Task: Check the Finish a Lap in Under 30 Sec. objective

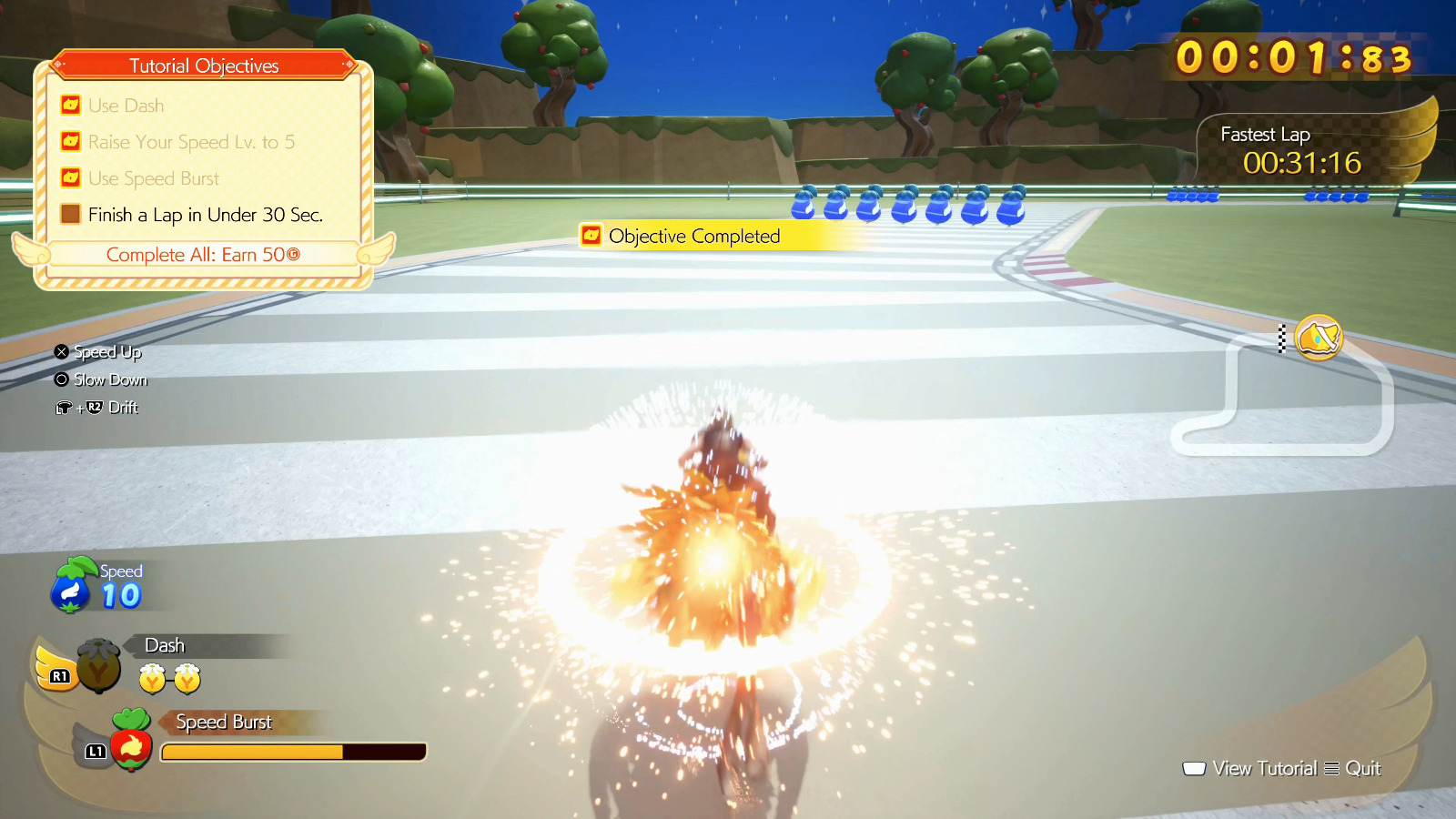Action: [x=69, y=214]
